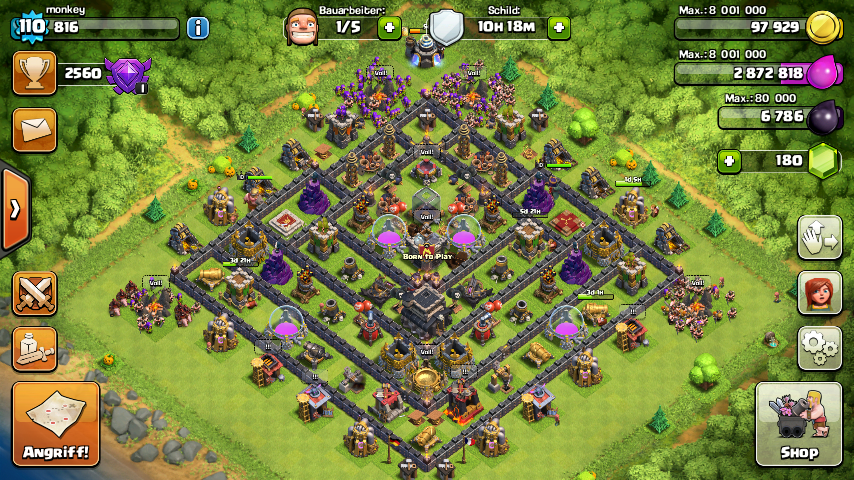The image size is (854, 480).
Task: Extend the shield with the plus button
Action: 559,28
